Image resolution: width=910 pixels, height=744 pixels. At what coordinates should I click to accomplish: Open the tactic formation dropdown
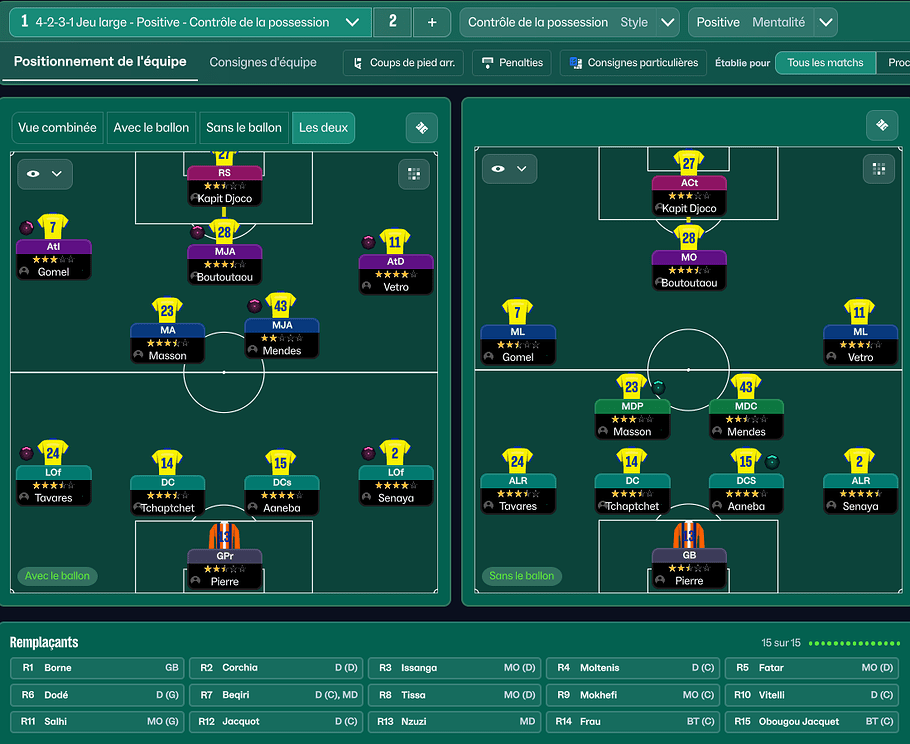coord(351,22)
